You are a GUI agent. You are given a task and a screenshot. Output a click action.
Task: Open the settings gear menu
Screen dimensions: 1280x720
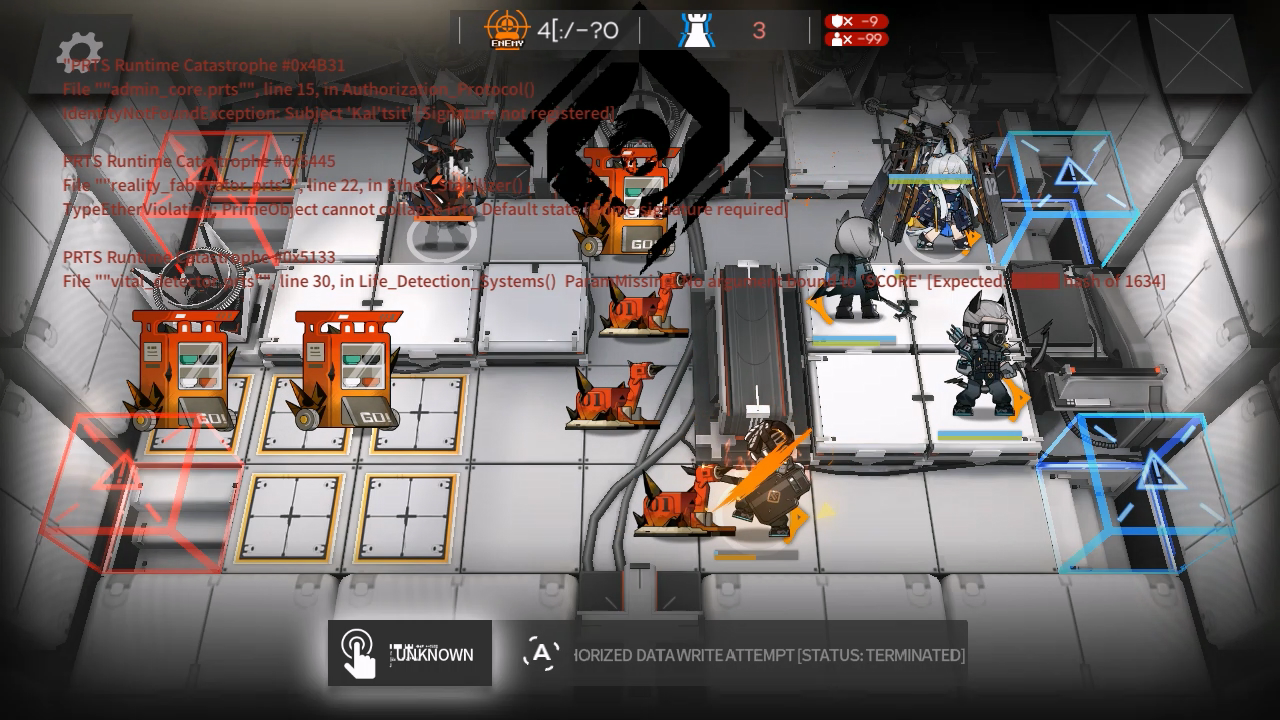80,50
